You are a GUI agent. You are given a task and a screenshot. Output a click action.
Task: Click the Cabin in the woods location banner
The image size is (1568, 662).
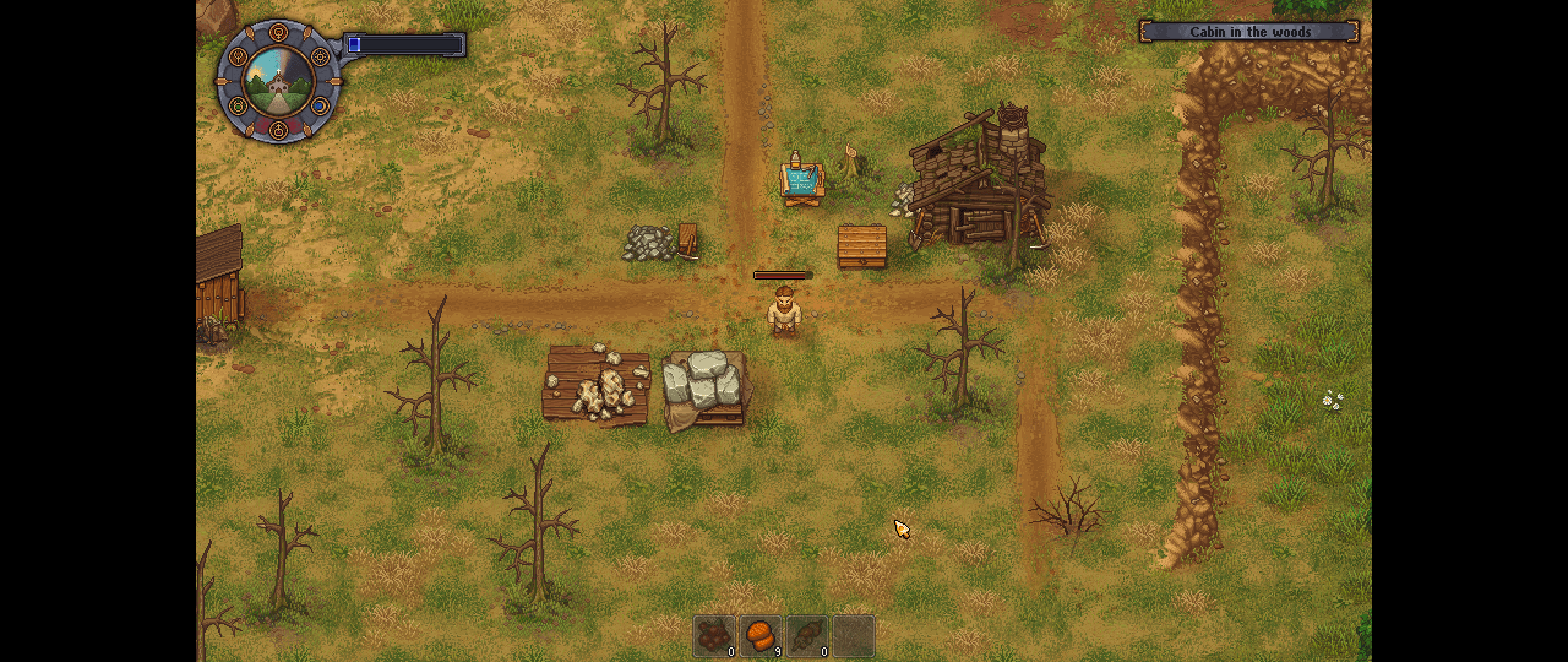(x=1249, y=32)
